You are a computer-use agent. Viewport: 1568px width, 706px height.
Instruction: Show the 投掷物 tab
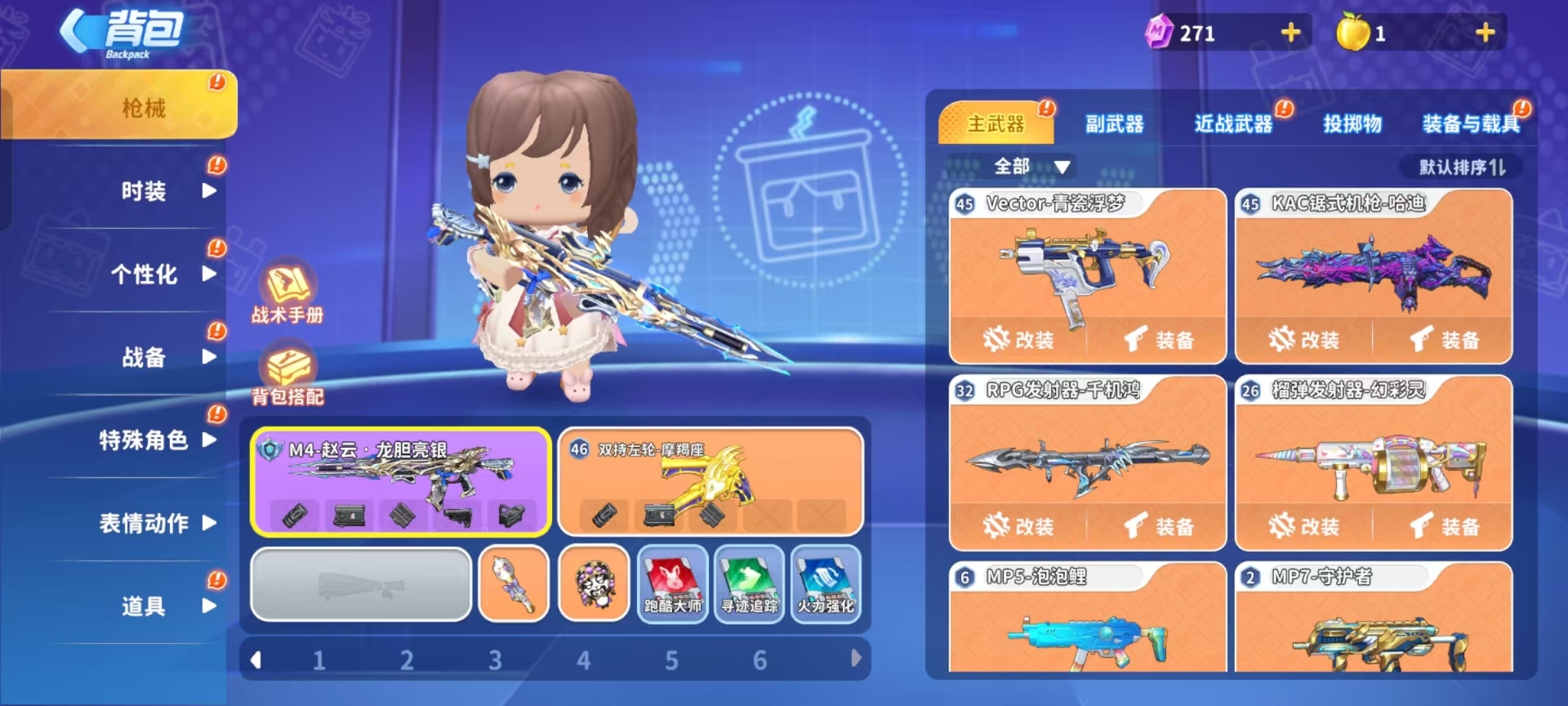tap(1352, 124)
